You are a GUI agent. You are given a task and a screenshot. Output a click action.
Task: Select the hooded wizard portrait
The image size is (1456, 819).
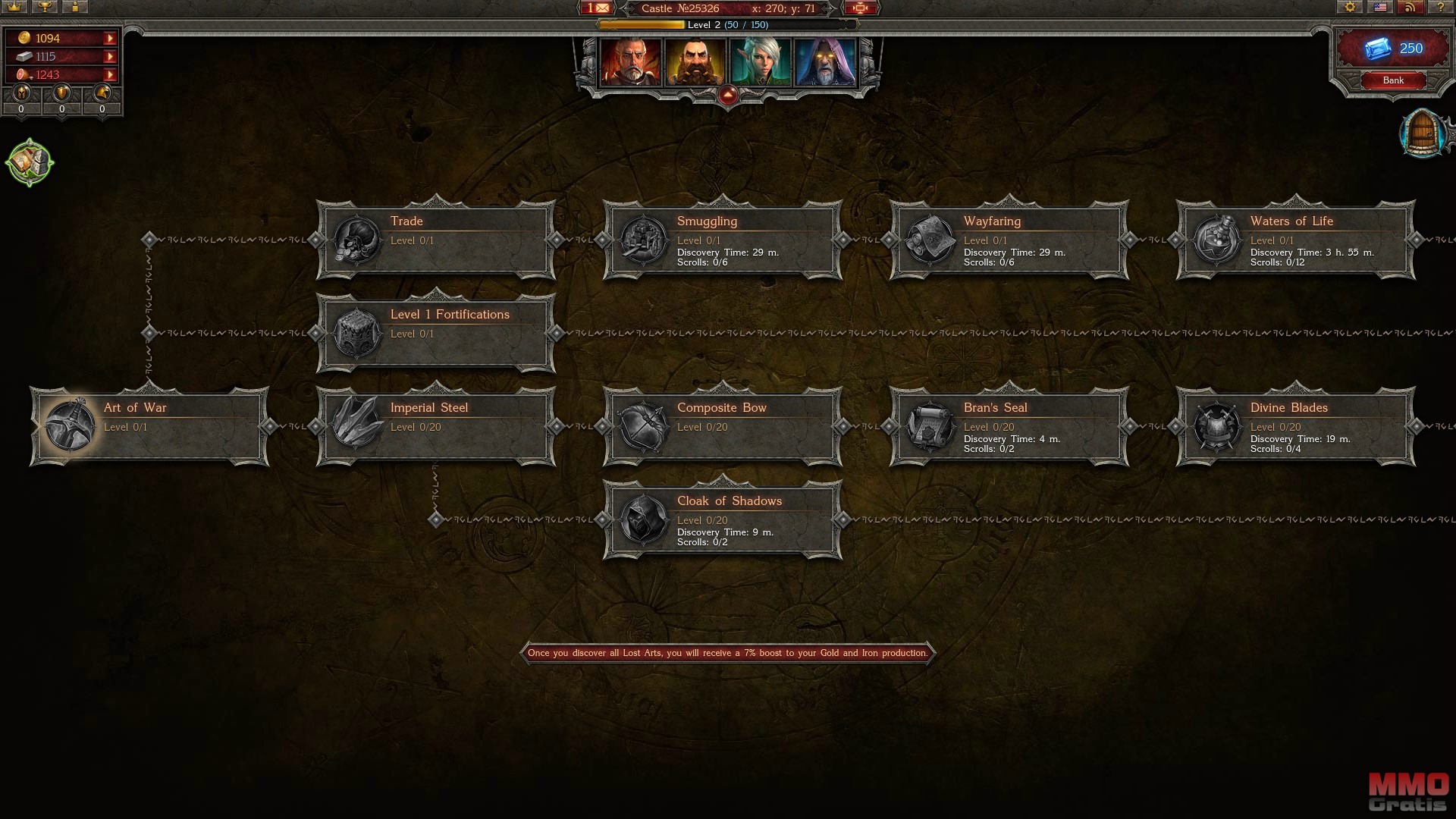click(825, 62)
